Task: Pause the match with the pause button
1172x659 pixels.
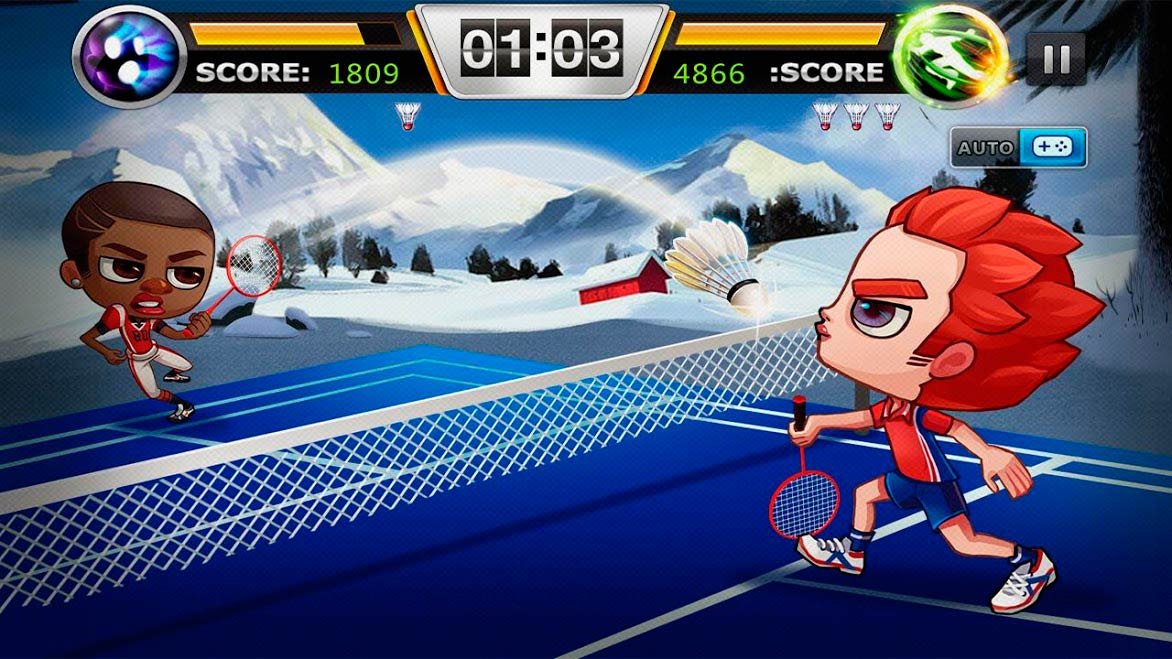Action: (x=1056, y=58)
